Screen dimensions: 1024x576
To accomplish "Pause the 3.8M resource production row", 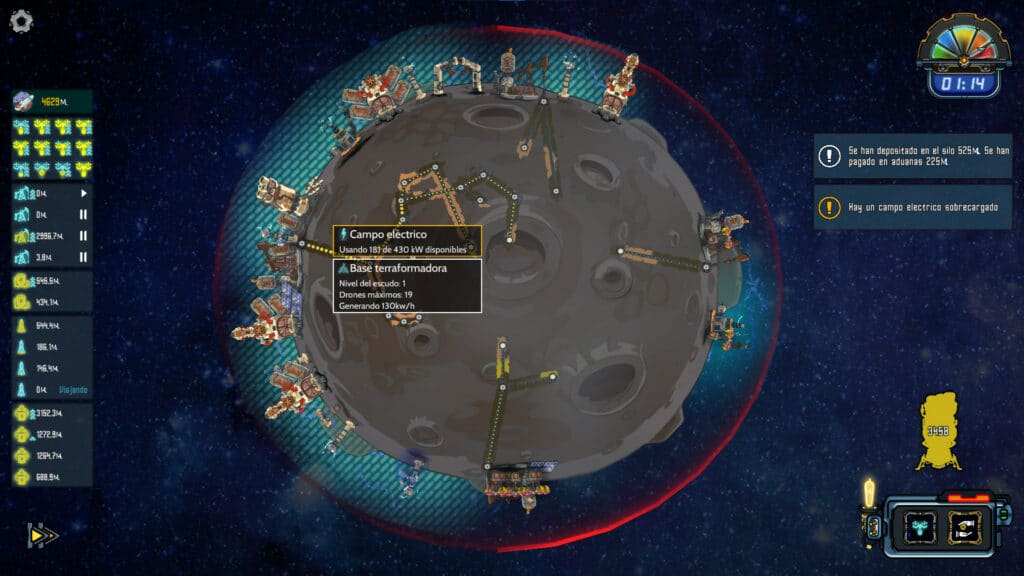I will (83, 257).
